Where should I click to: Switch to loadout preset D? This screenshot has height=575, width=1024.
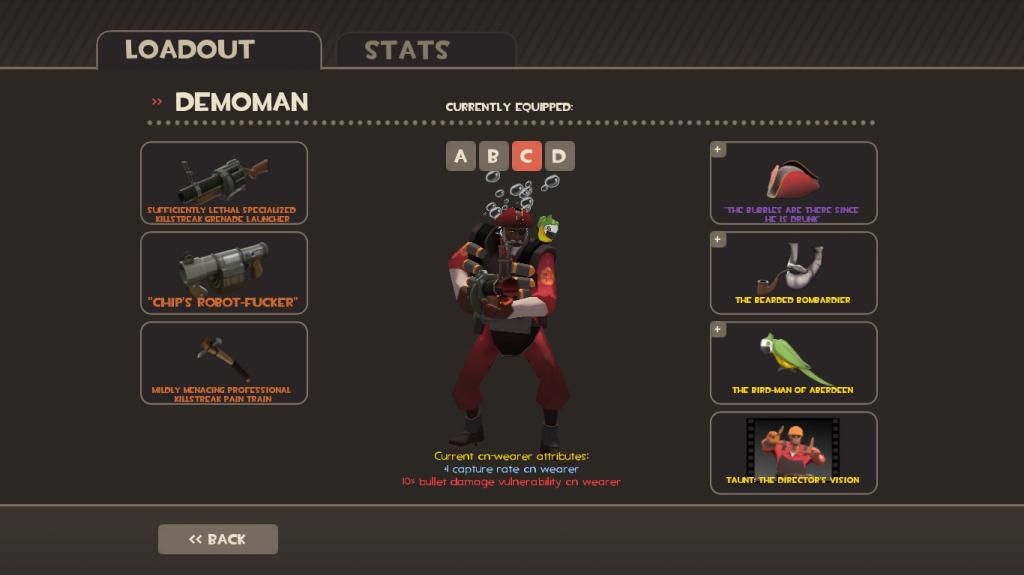point(559,156)
